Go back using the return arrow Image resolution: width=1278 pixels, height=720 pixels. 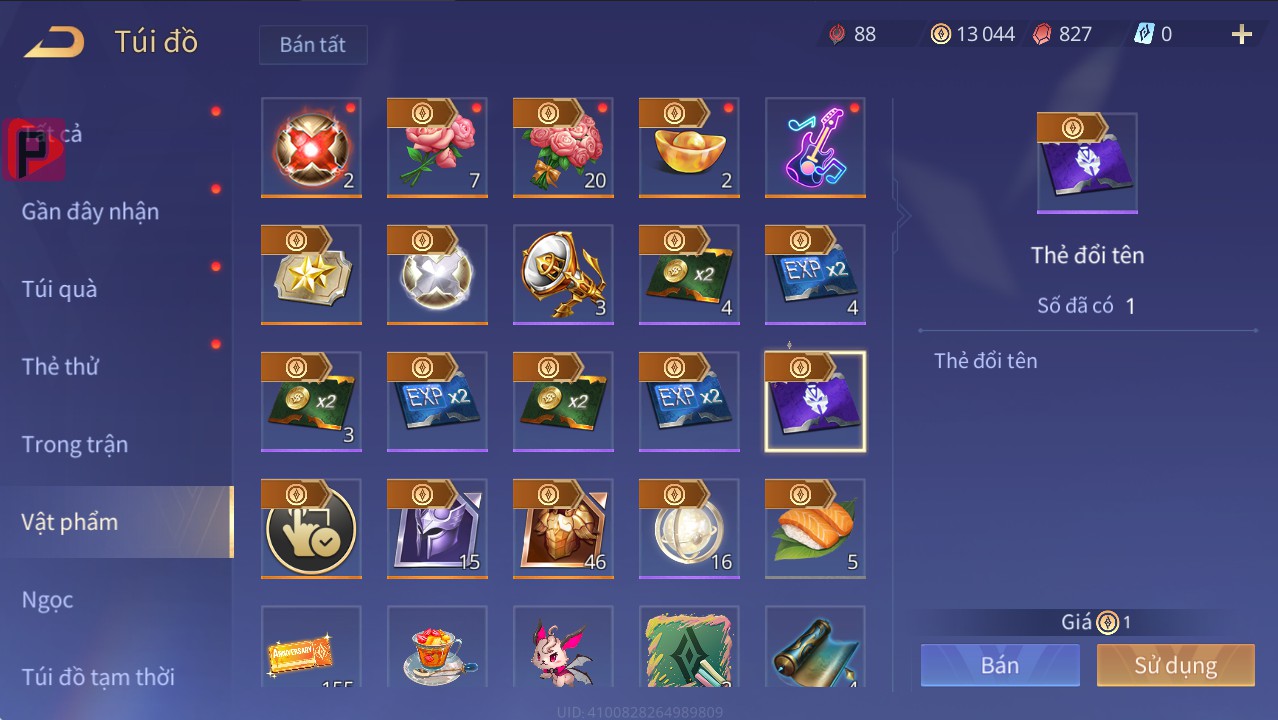pyautogui.click(x=55, y=42)
